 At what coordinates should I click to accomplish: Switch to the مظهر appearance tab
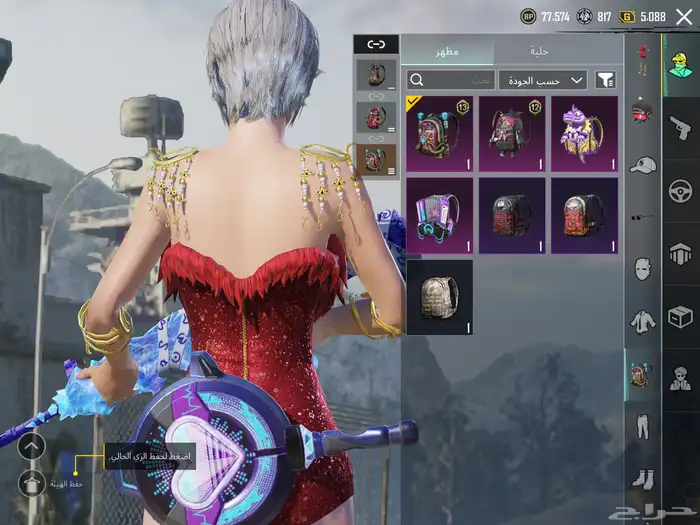coord(447,51)
